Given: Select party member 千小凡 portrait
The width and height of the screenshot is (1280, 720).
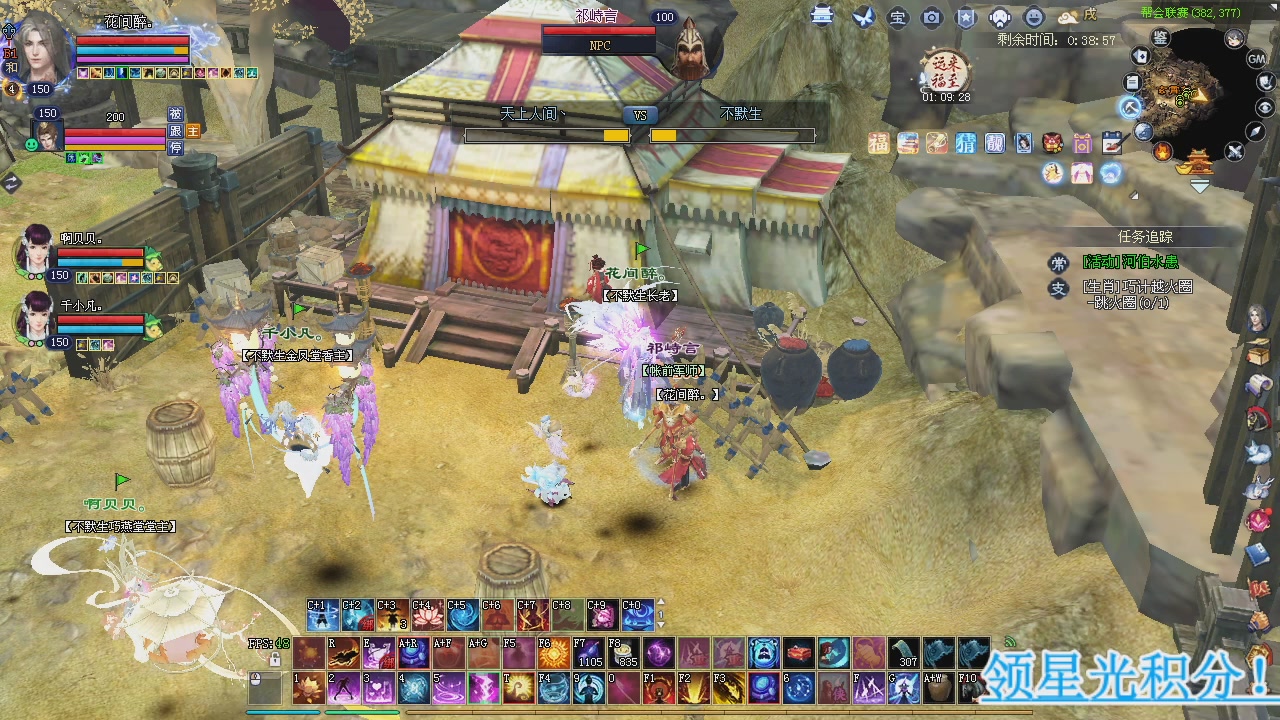Looking at the screenshot, I should pos(35,316).
